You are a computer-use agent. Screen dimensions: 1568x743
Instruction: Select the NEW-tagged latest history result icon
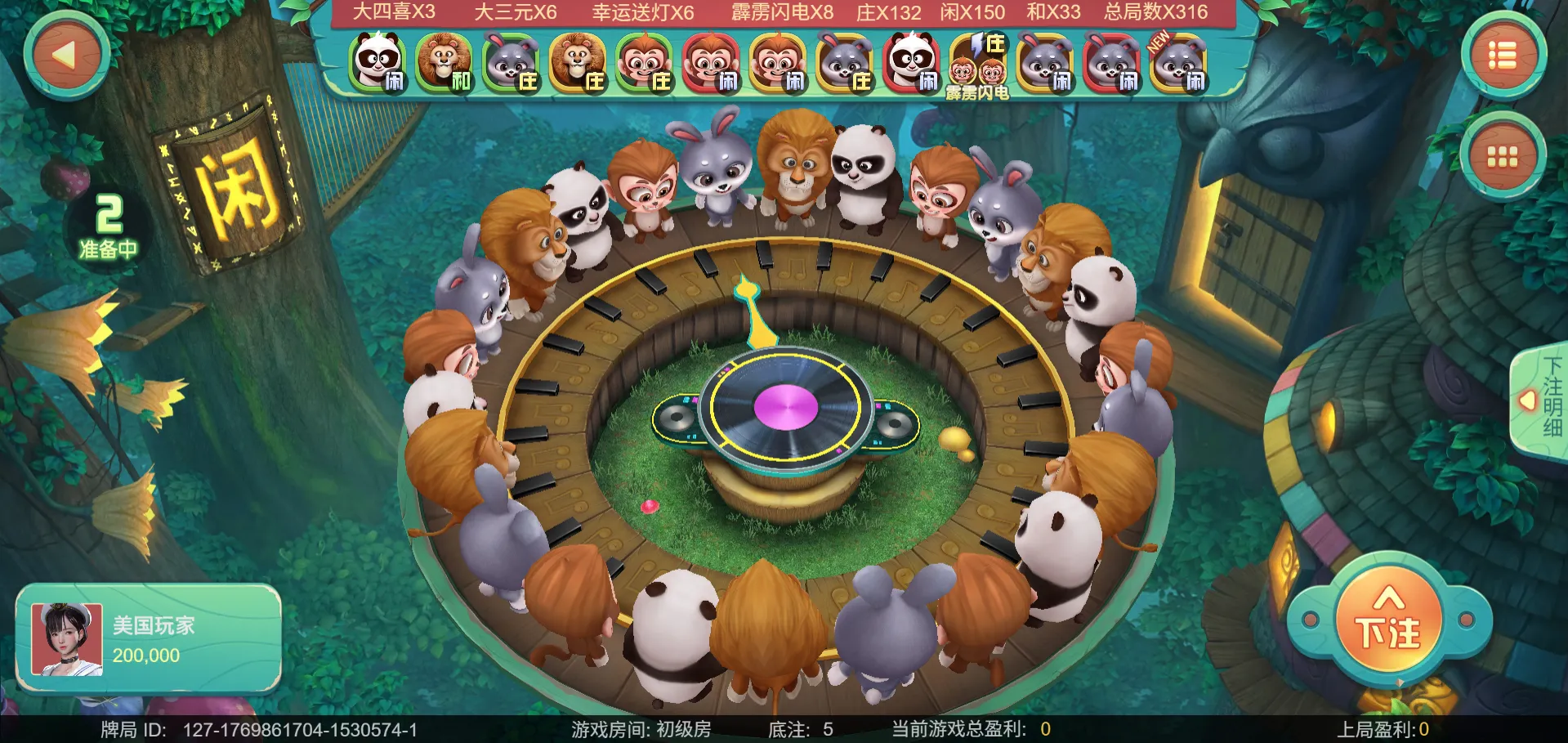coord(1178,63)
